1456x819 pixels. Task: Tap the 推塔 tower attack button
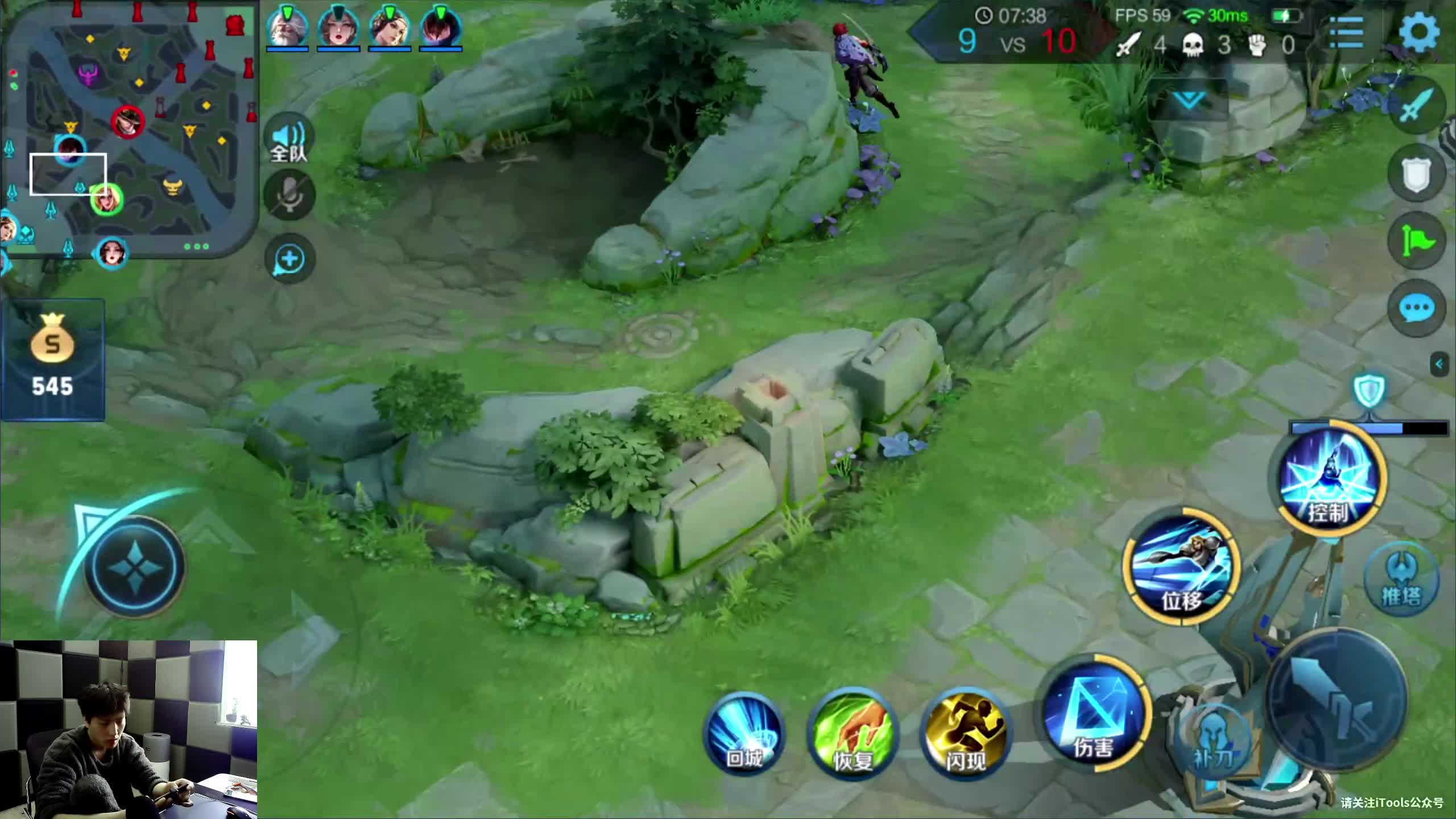[x=1401, y=579]
